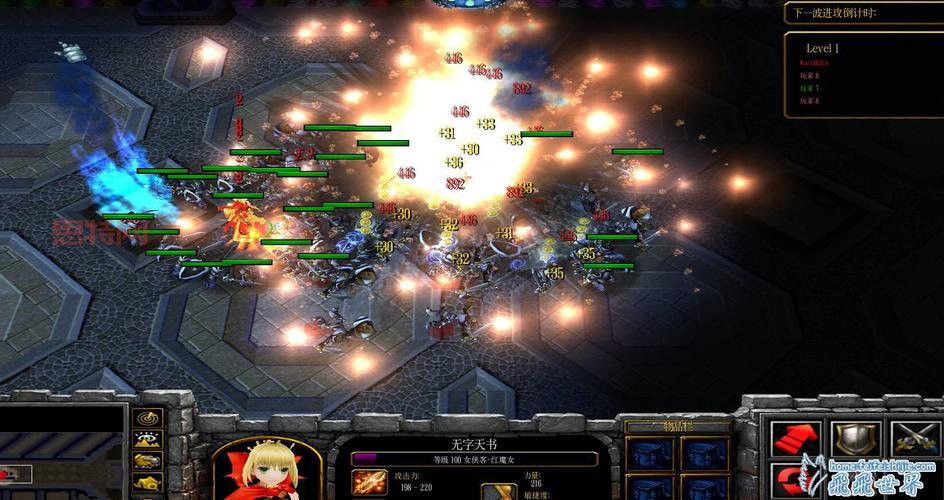Choose the Attack crossed-swords command
Image resolution: width=944 pixels, height=500 pixels.
[x=916, y=438]
